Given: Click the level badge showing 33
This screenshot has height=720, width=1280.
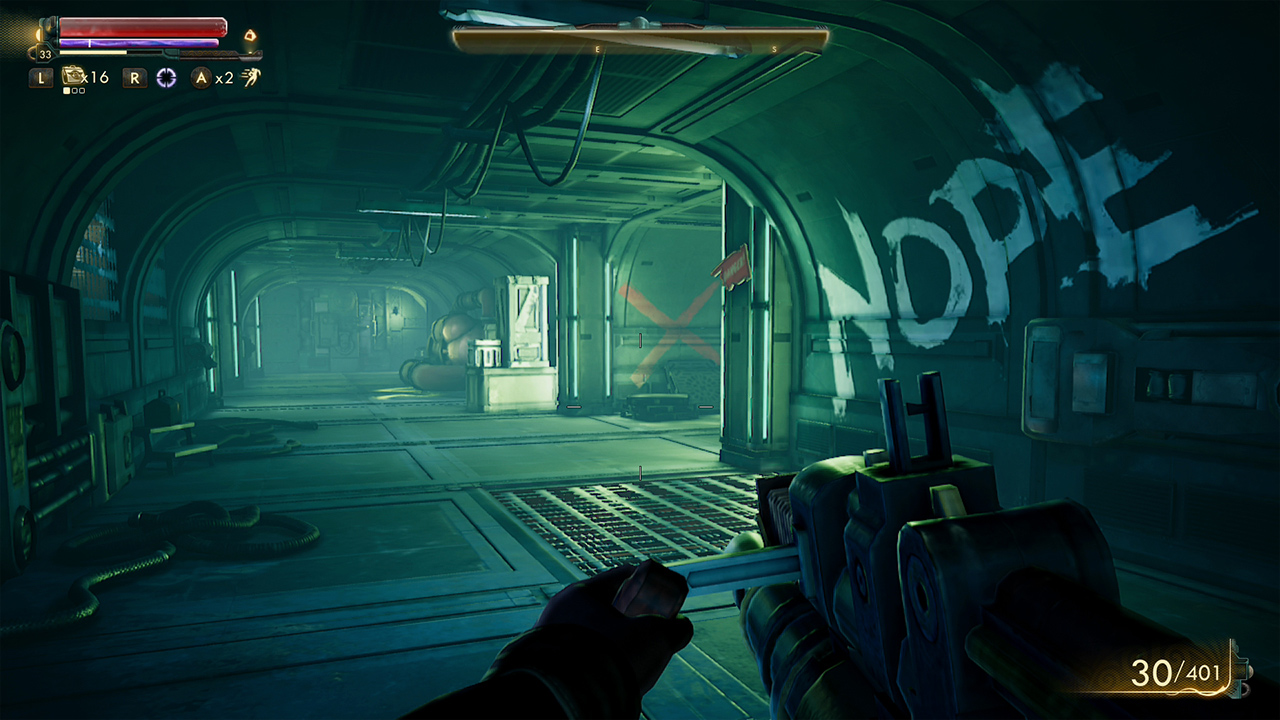Looking at the screenshot, I should tap(45, 54).
